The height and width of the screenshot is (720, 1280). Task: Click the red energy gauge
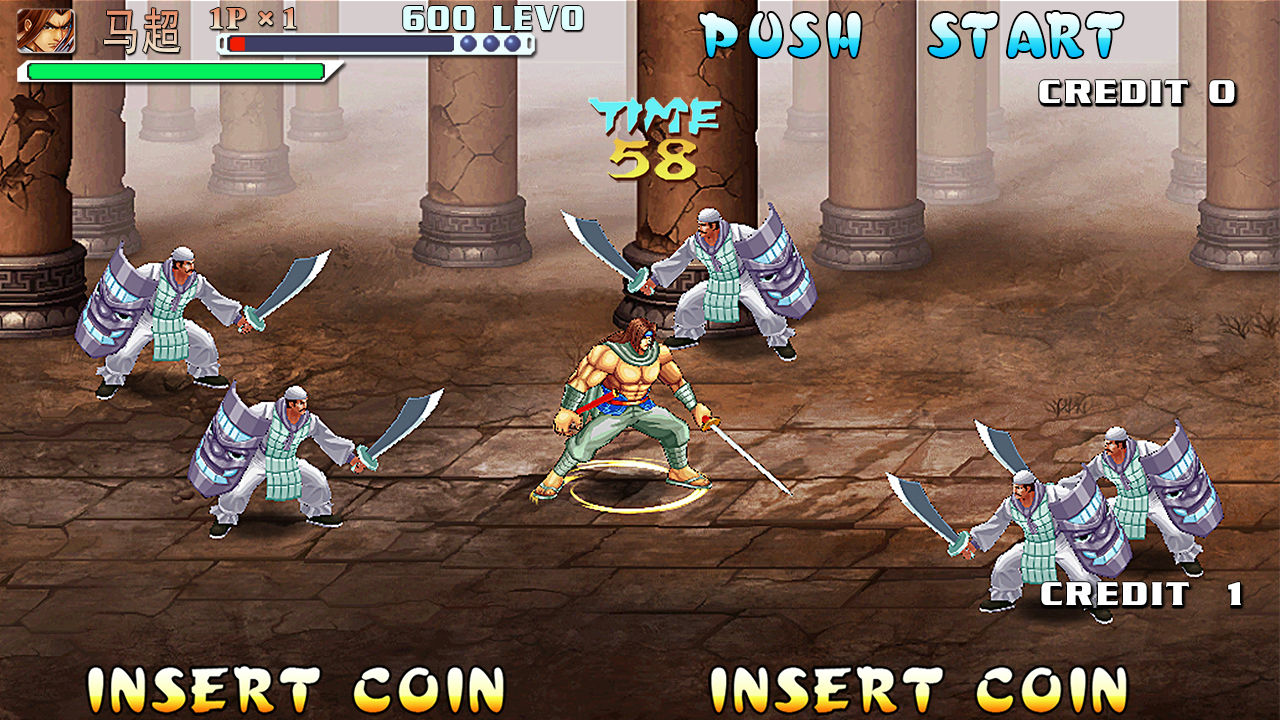pos(237,42)
